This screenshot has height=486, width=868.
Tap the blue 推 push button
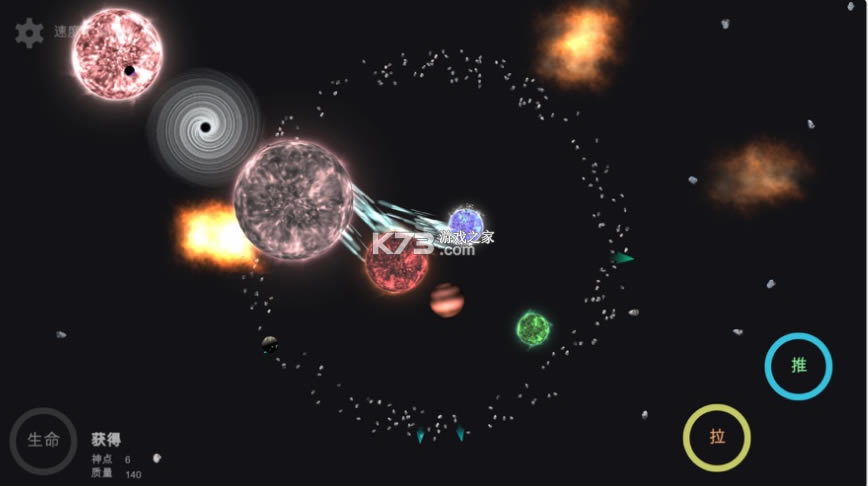coord(798,366)
